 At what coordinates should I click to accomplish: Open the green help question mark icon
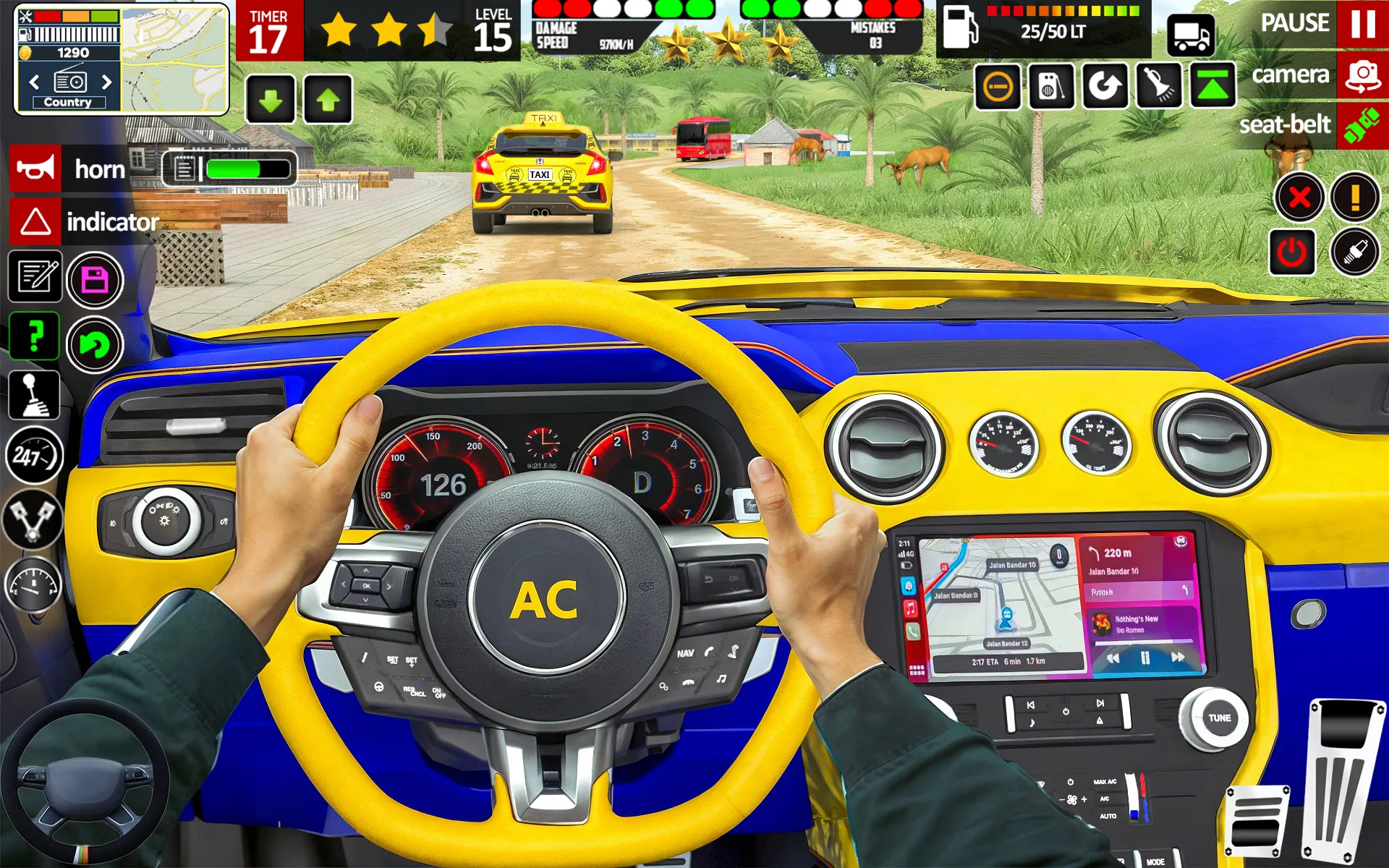[34, 336]
